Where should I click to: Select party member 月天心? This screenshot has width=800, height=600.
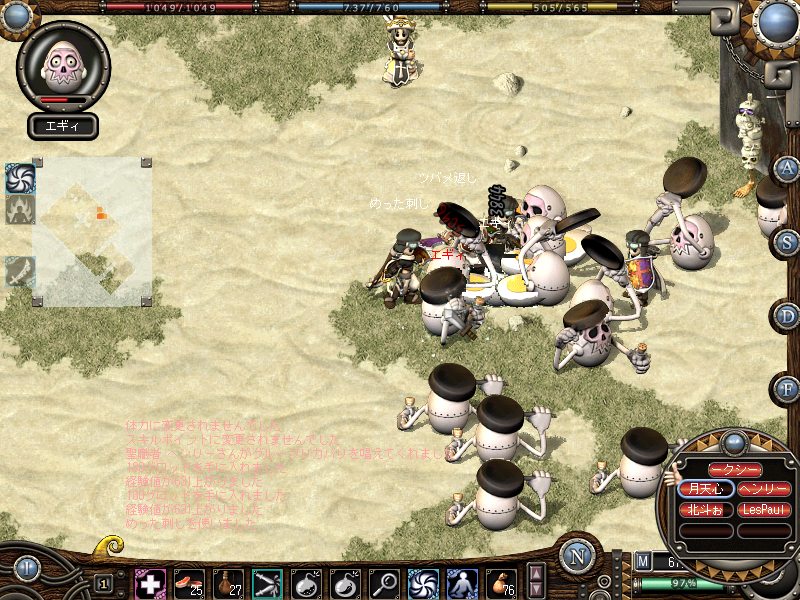[705, 489]
